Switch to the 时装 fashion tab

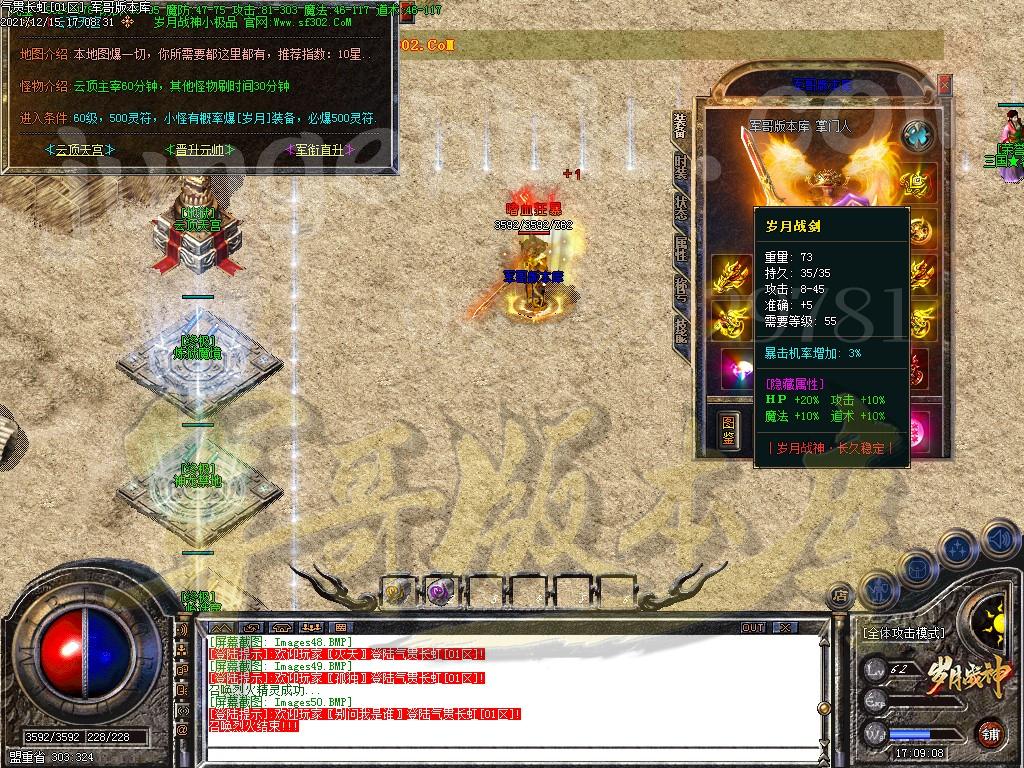coord(681,167)
